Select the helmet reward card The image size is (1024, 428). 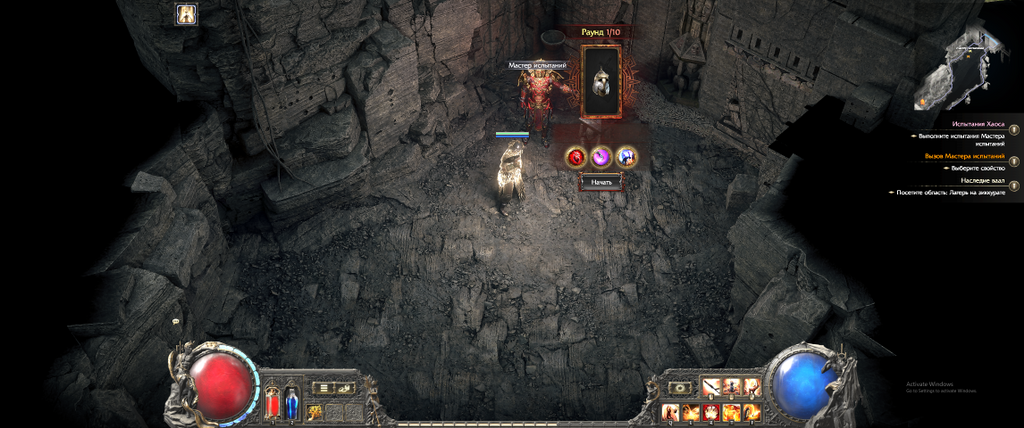601,81
